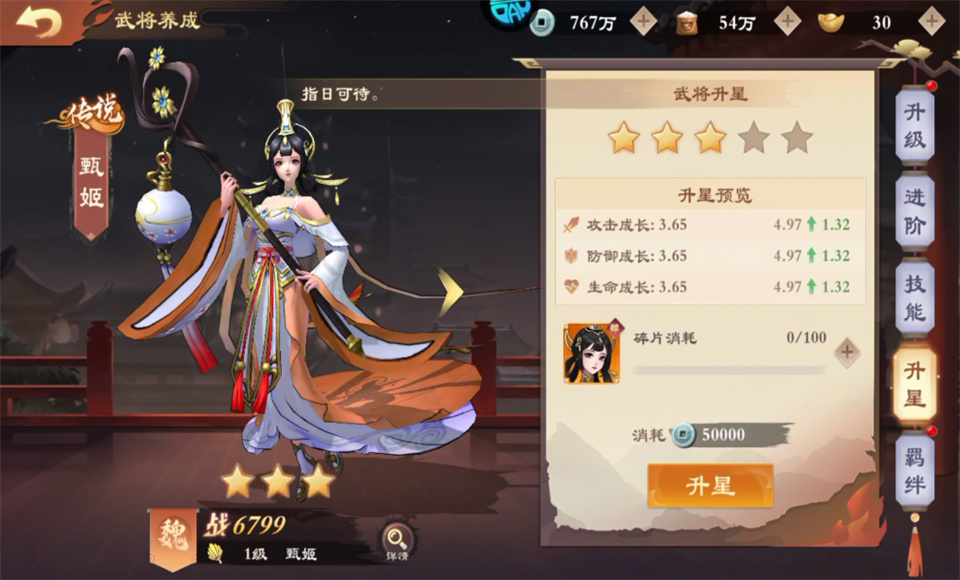Viewport: 960px width, 580px height.
Task: Choose the 升星 star-up tab
Action: pyautogui.click(x=914, y=384)
